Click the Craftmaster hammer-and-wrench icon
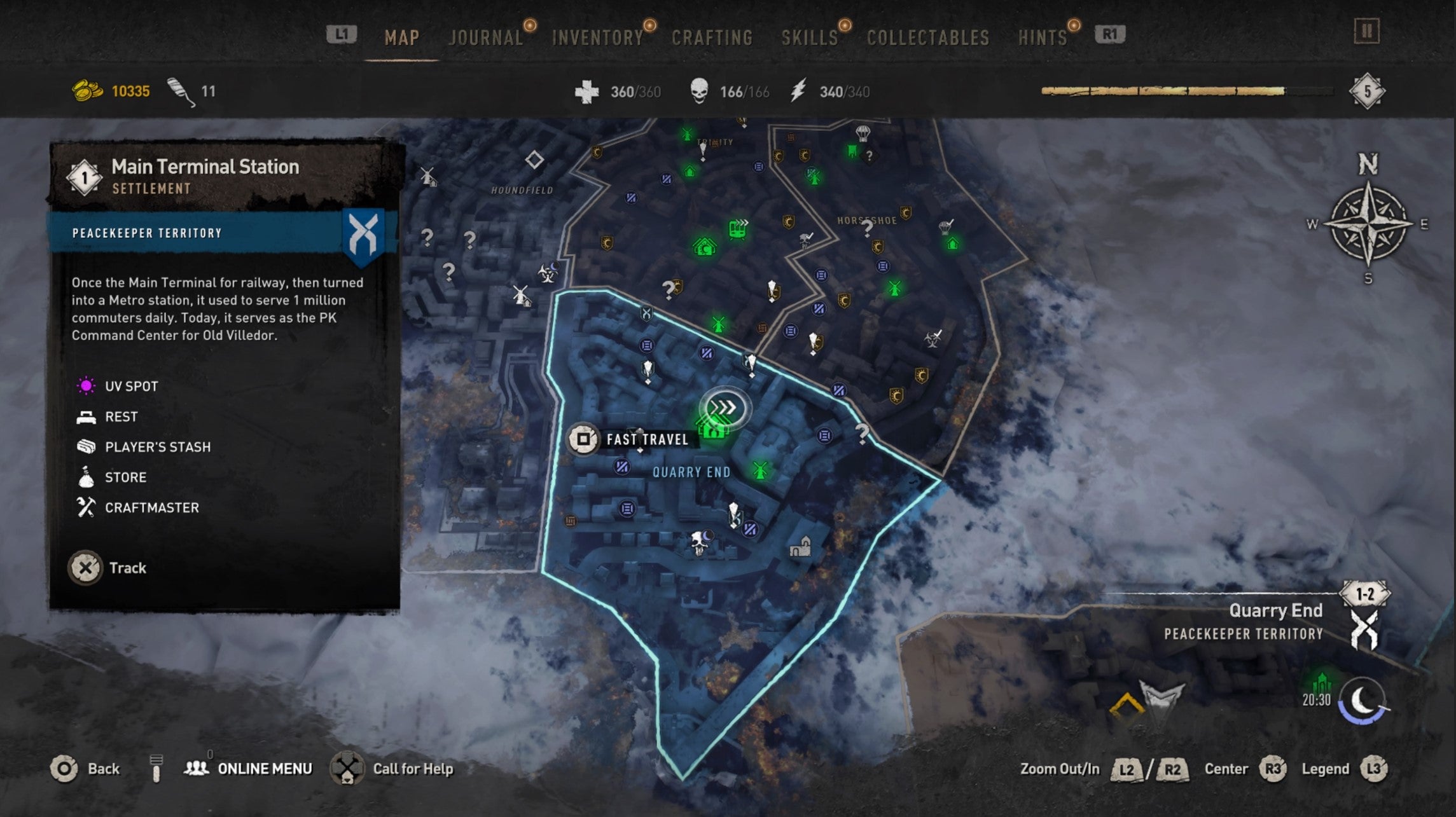Viewport: 1456px width, 817px height. point(85,507)
